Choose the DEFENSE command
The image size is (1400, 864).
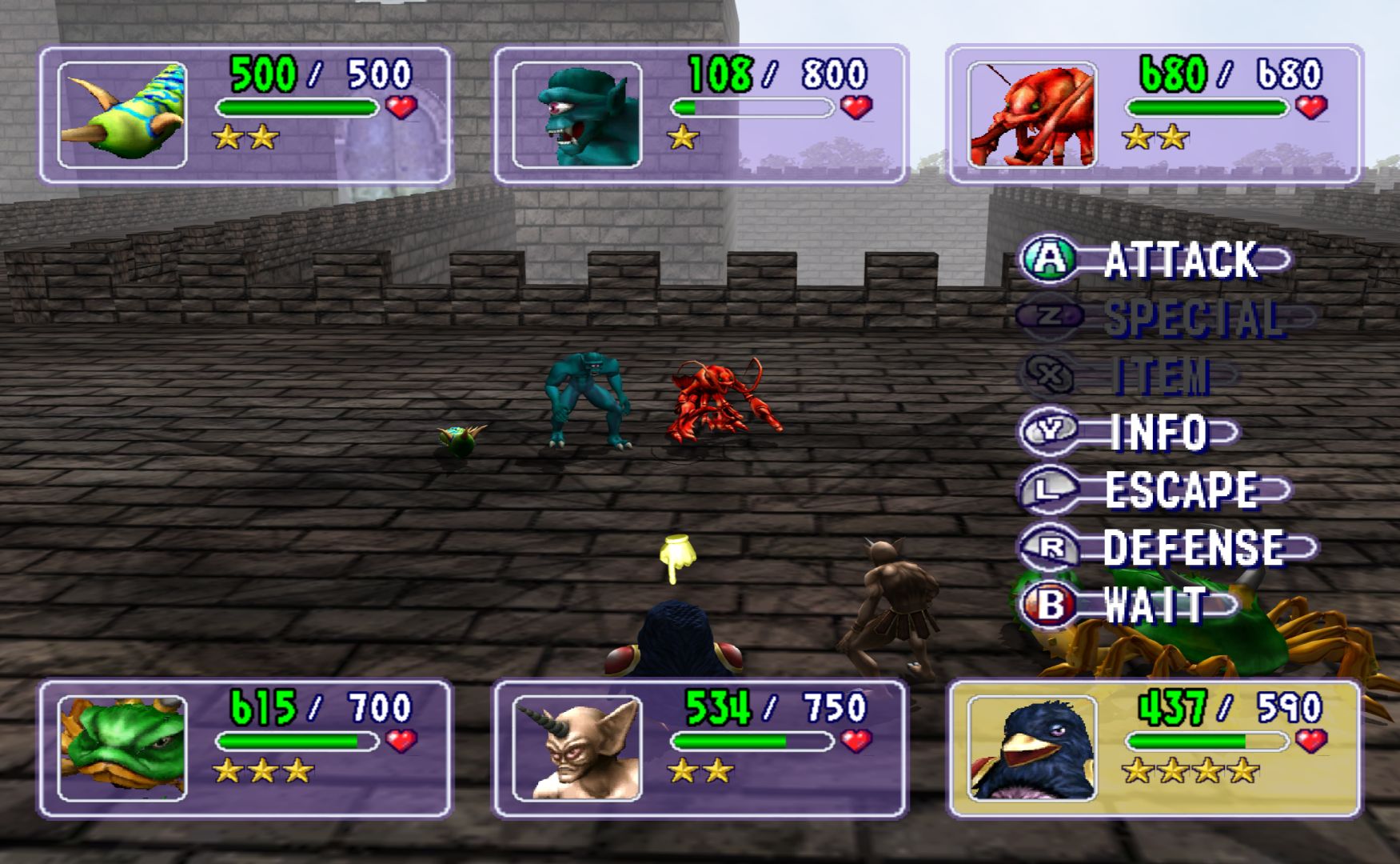point(1167,548)
